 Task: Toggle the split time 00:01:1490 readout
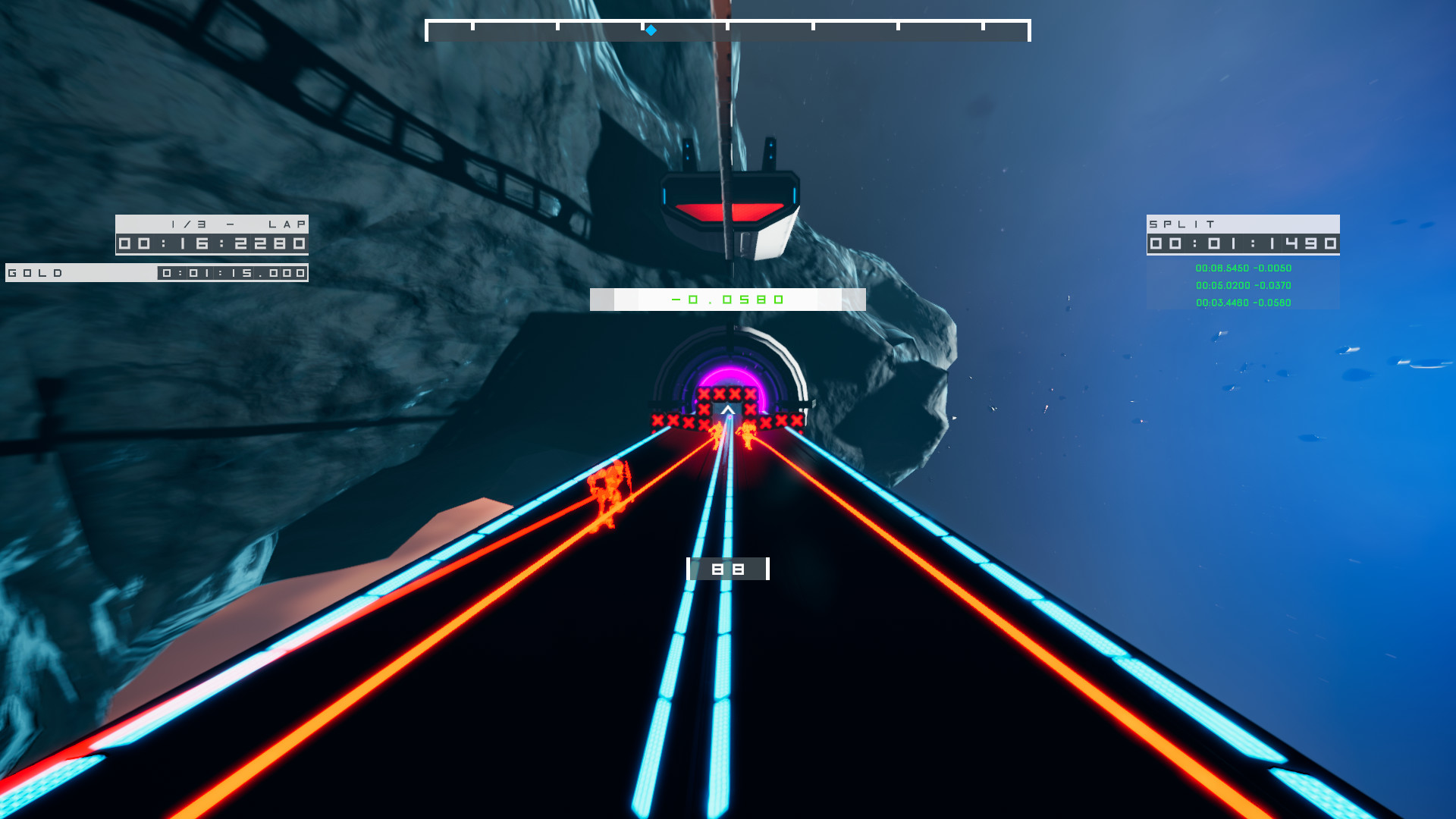pyautogui.click(x=1244, y=244)
